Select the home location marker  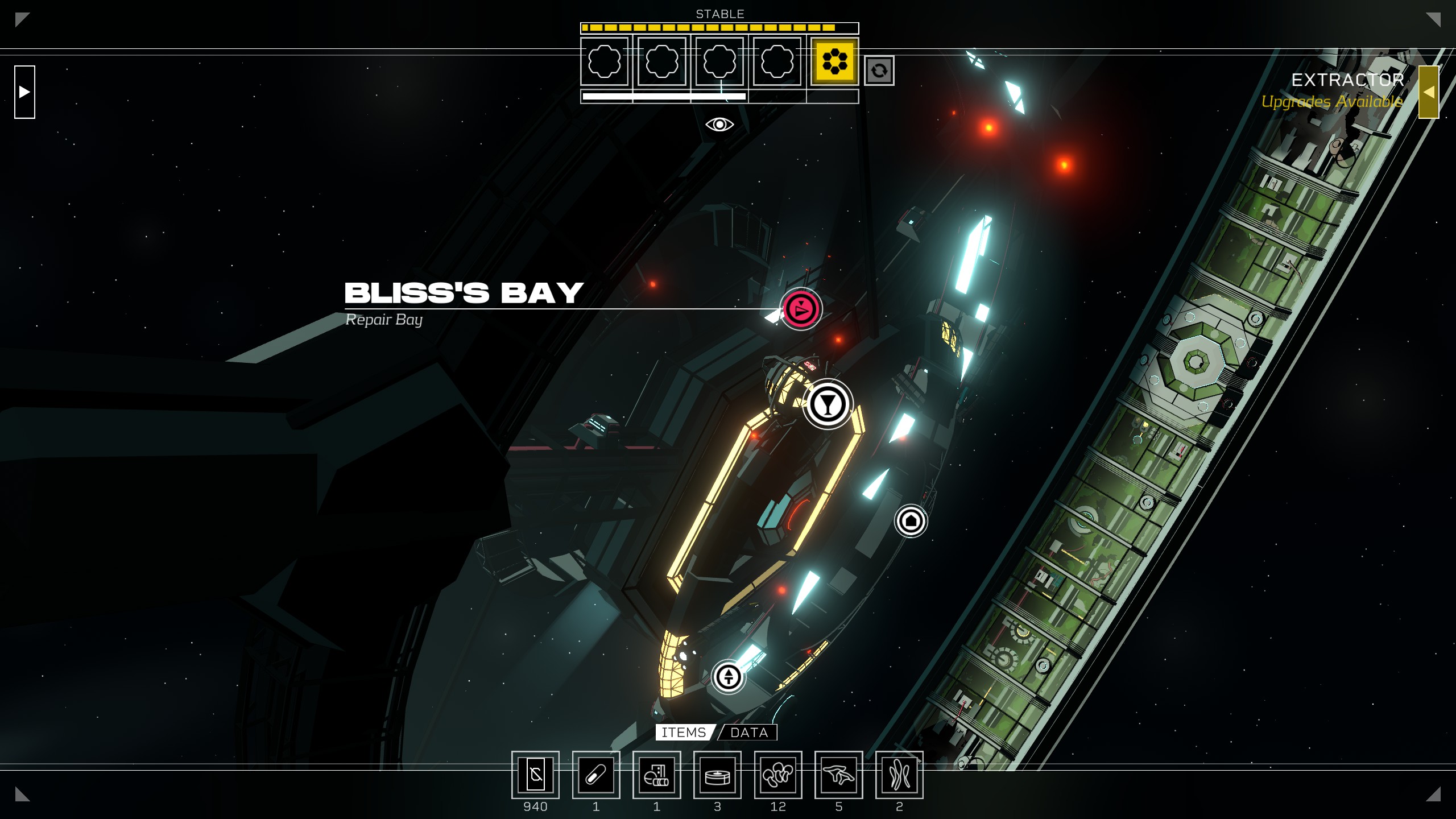pyautogui.click(x=911, y=520)
